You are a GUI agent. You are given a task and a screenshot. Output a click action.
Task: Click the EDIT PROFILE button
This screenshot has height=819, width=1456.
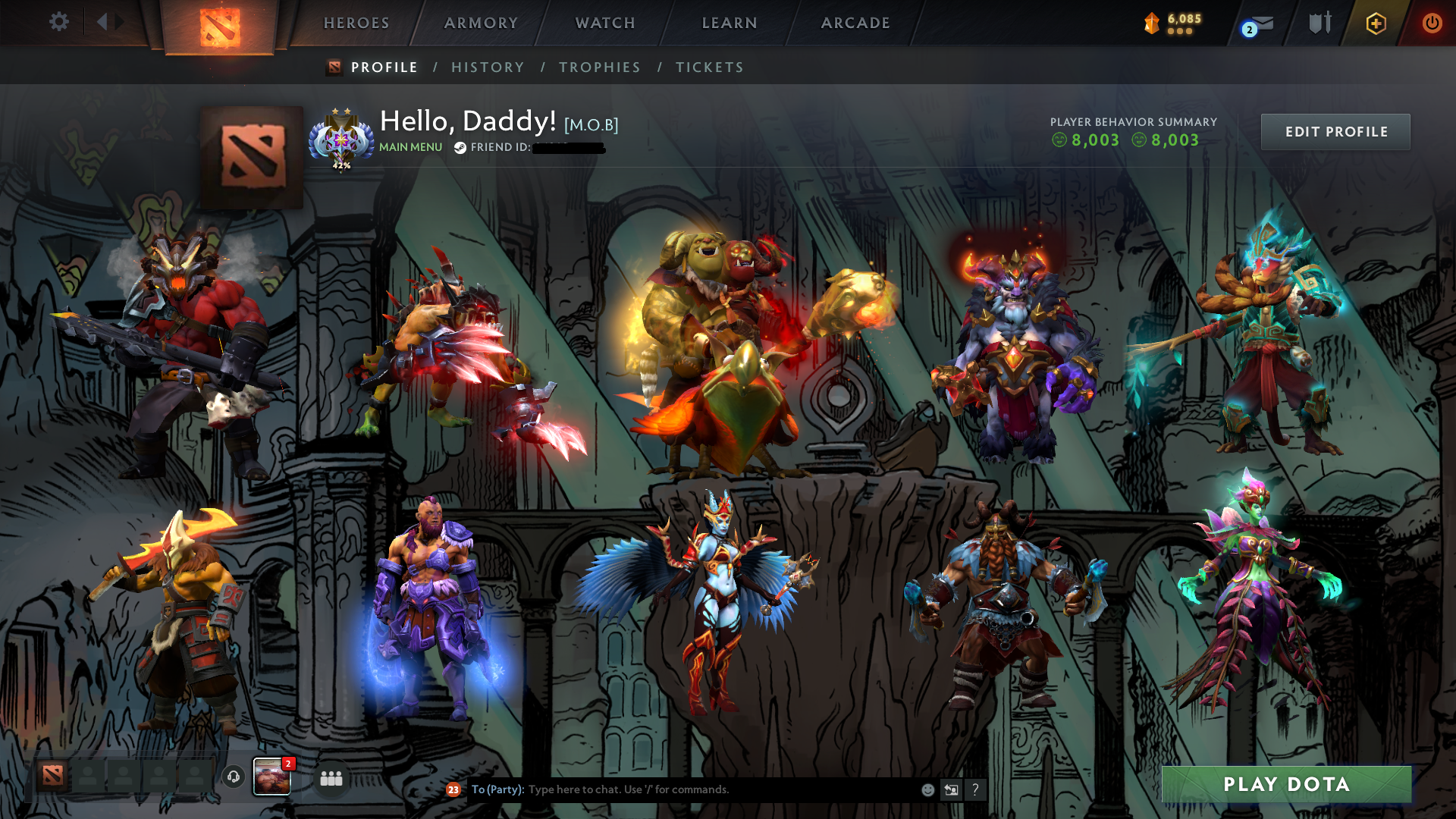click(1335, 131)
